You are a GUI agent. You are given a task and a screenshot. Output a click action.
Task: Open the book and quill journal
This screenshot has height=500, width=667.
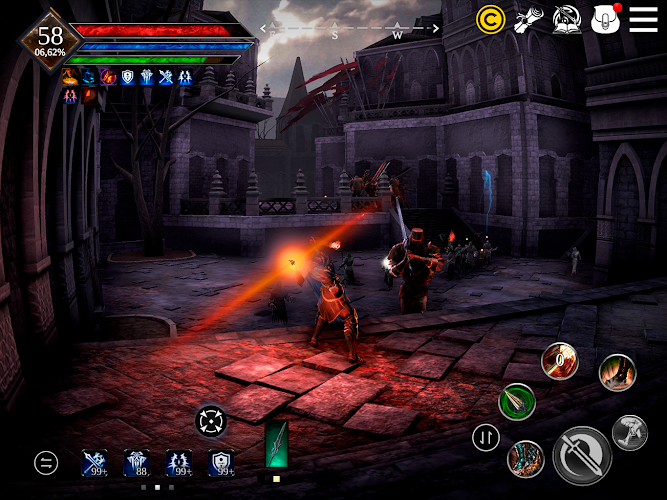[x=566, y=19]
